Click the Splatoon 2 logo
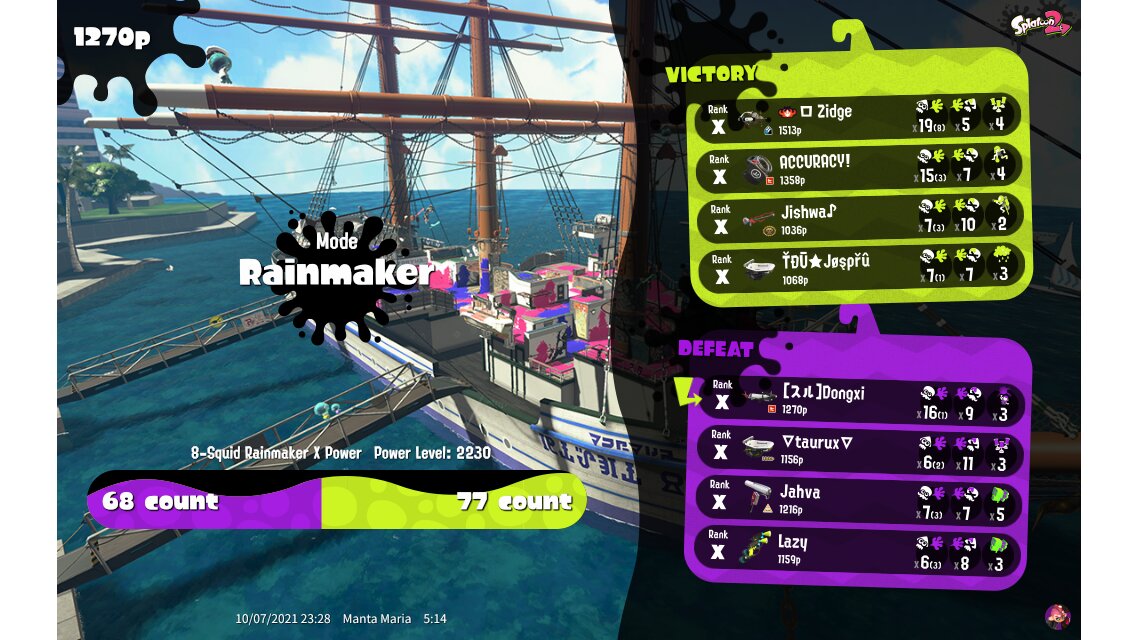The height and width of the screenshot is (640, 1138). pyautogui.click(x=1041, y=25)
